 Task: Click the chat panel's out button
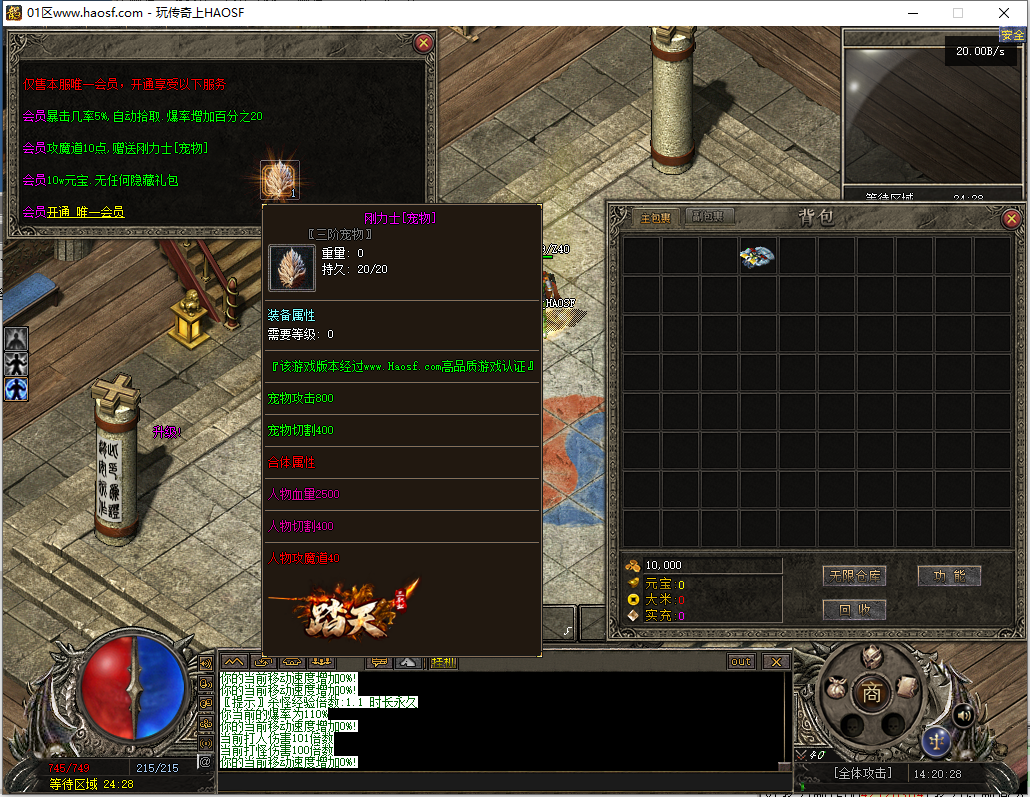[x=741, y=662]
